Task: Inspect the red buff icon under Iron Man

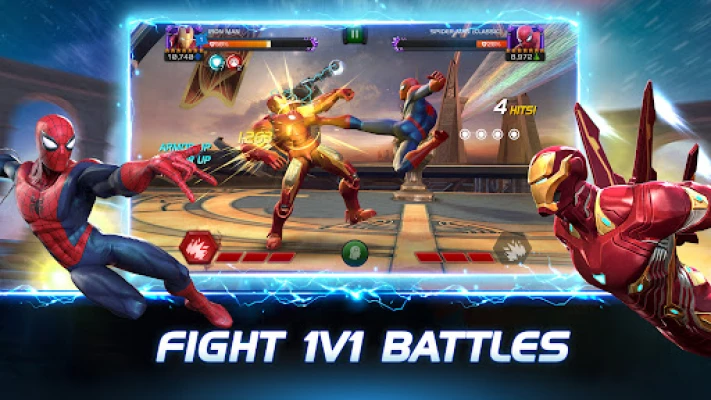Action: pos(233,60)
